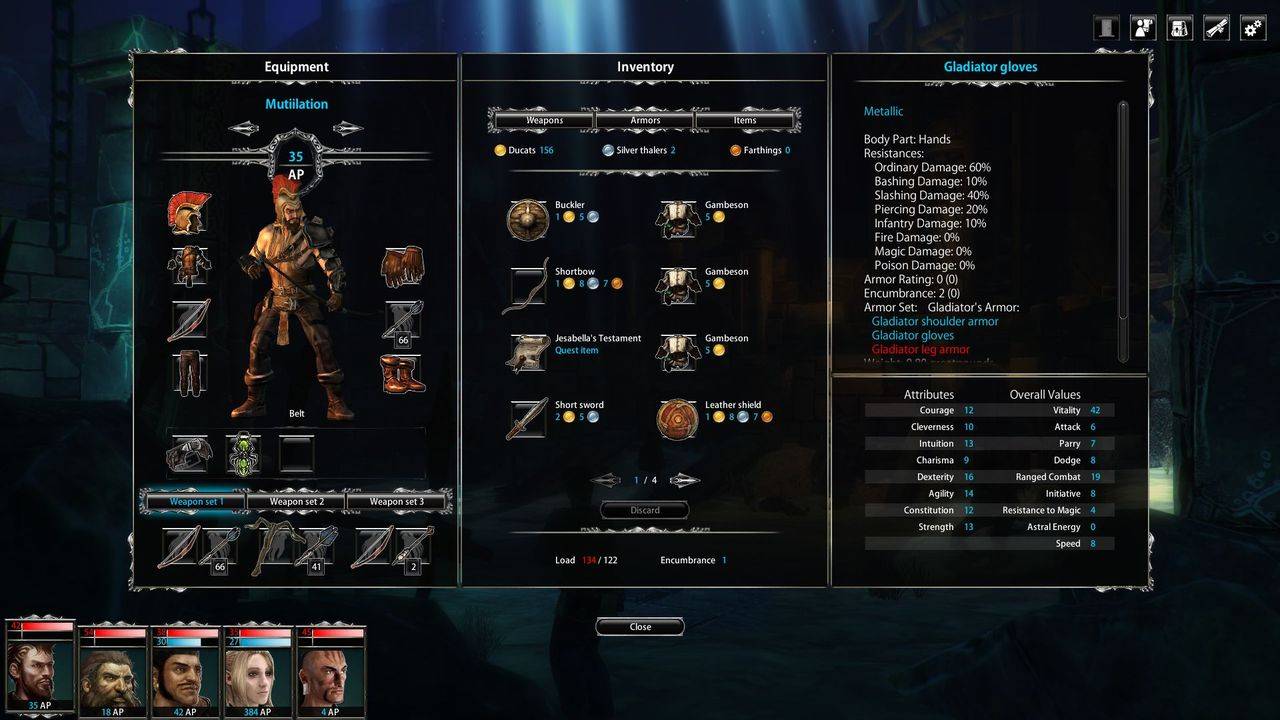This screenshot has height=720, width=1280.
Task: Go to next inventory page
Action: 685,480
